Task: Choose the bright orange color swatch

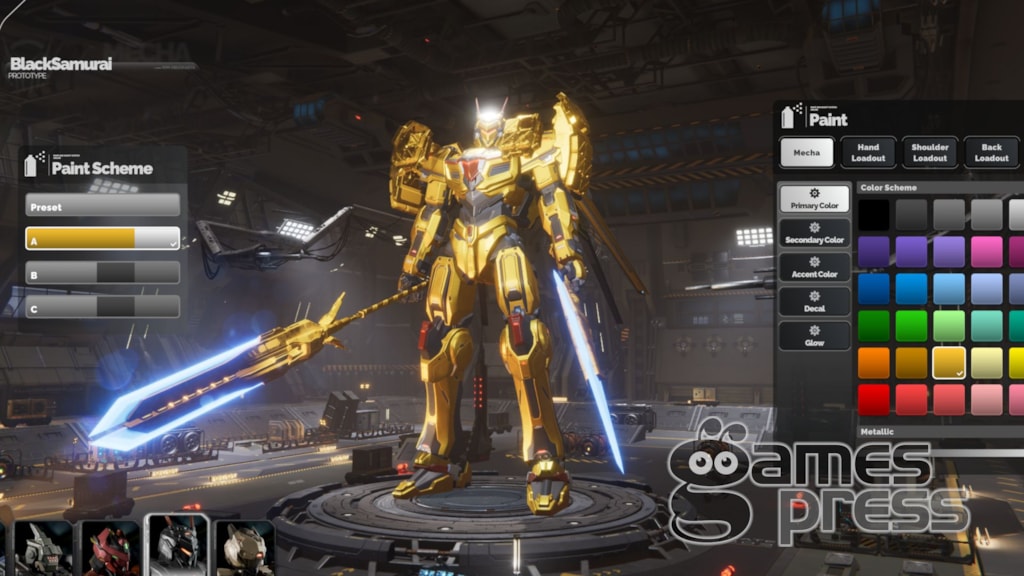Action: pyautogui.click(x=873, y=363)
